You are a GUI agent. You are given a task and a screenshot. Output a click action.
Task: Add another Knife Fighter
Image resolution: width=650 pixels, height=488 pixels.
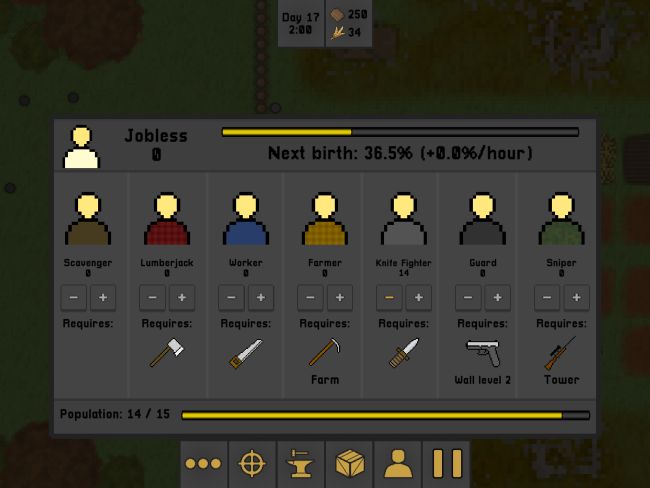pos(418,298)
